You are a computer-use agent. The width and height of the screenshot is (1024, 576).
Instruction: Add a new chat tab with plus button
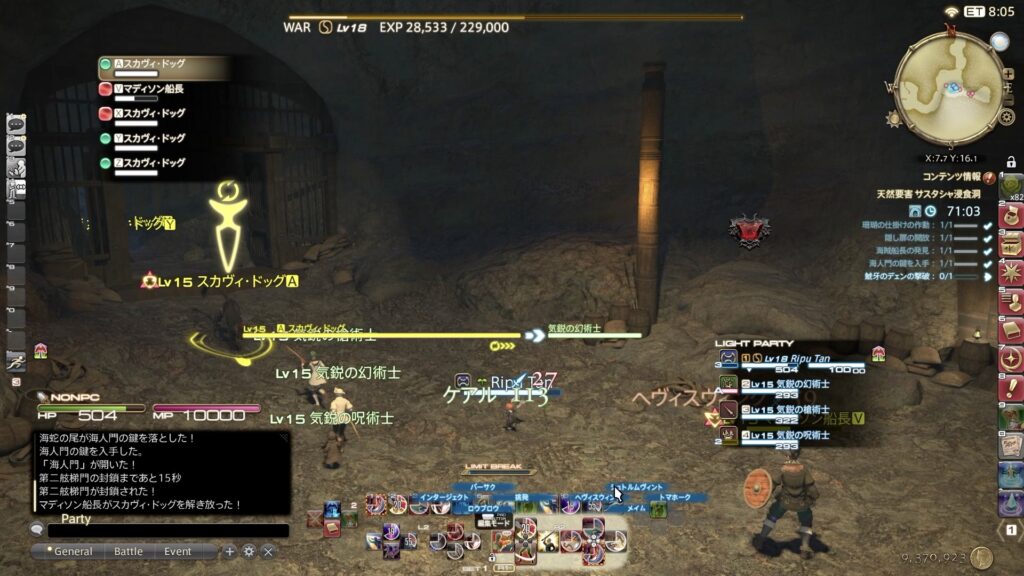coord(230,551)
